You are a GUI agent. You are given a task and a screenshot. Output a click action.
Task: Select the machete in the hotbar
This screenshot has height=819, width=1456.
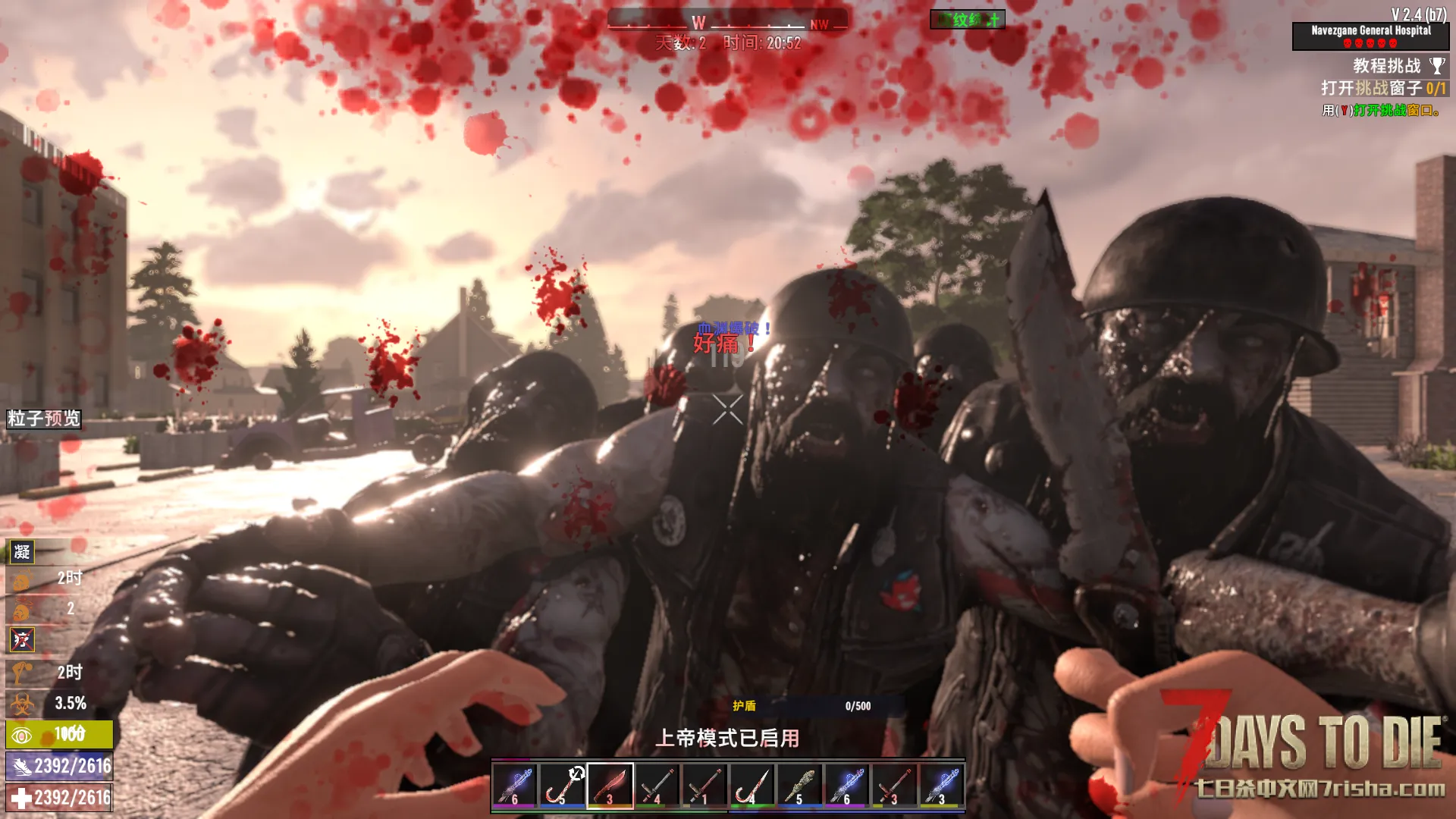pos(610,786)
